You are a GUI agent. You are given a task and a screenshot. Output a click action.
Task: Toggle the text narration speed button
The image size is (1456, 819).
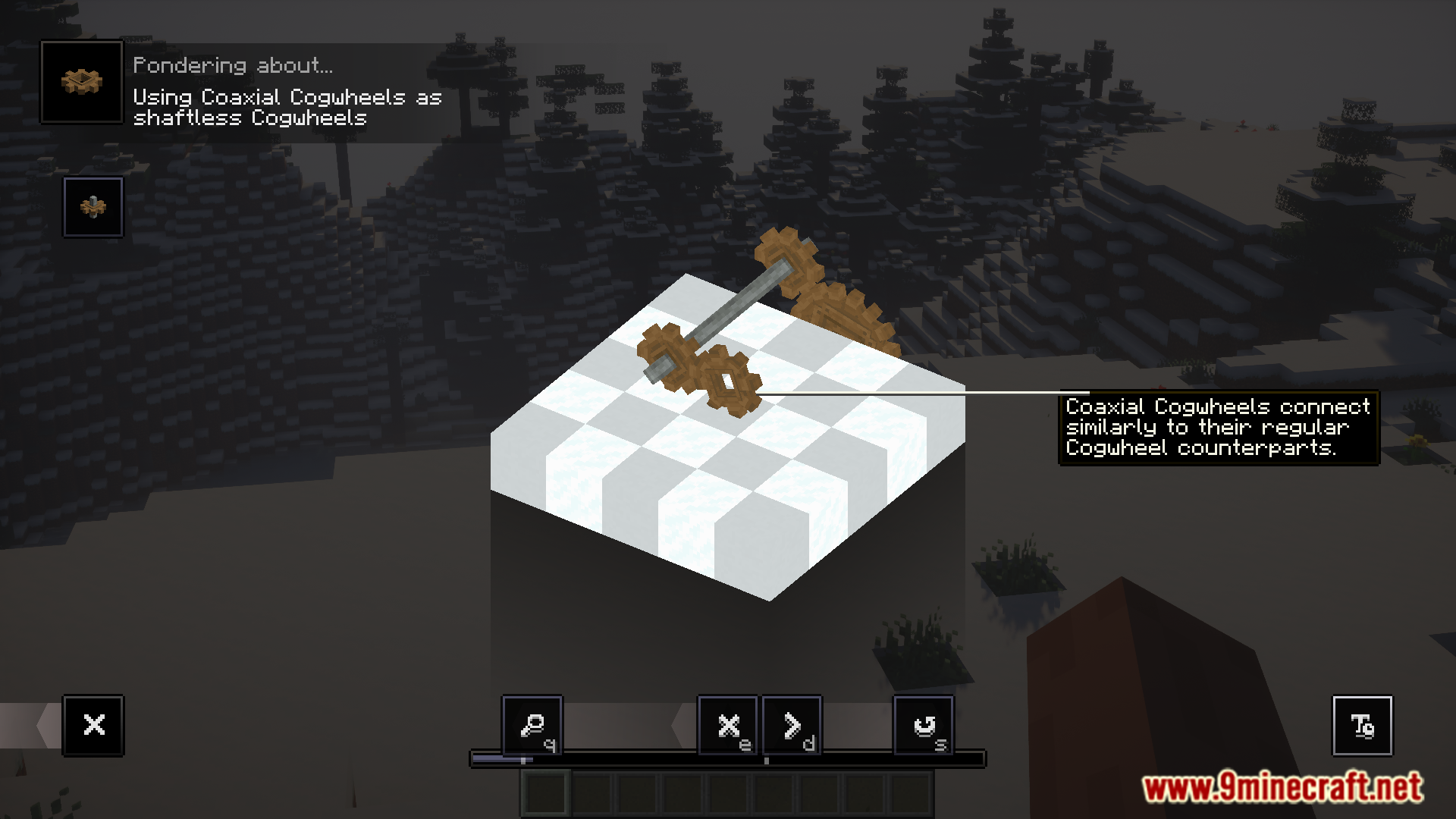pos(1362,725)
